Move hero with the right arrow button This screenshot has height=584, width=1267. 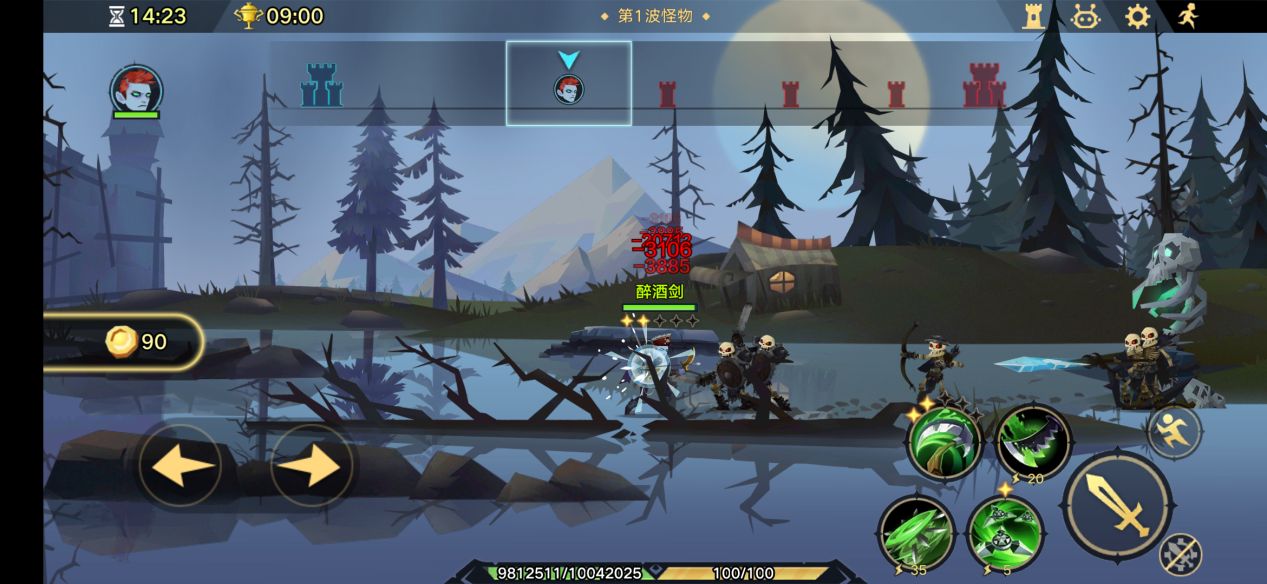[312, 466]
